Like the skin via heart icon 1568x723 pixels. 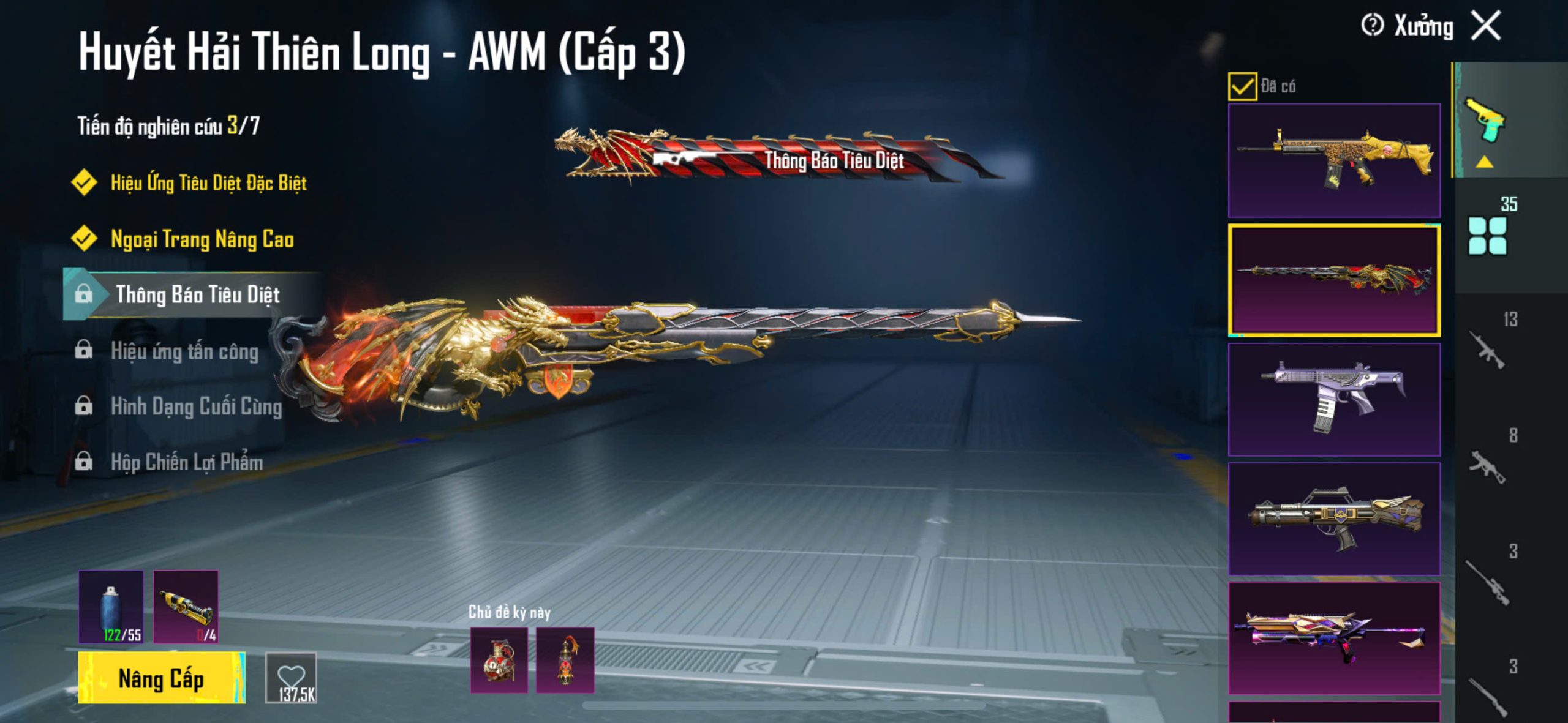pyautogui.click(x=291, y=677)
